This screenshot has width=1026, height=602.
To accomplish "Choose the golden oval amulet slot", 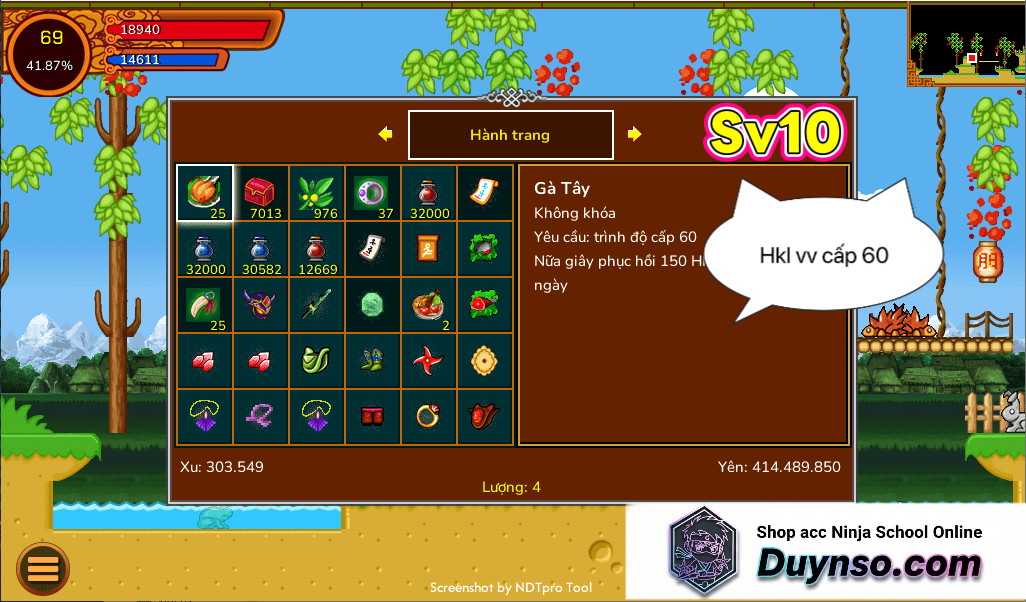I will (485, 361).
